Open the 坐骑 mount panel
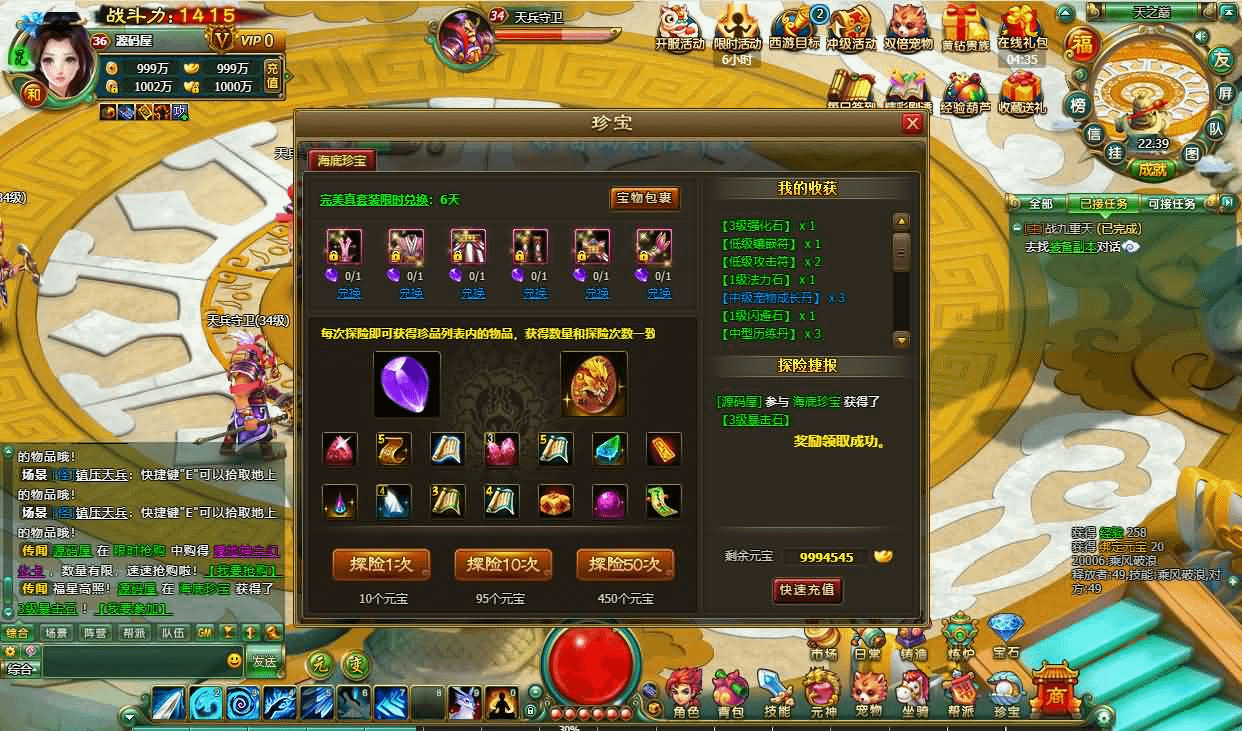1242x731 pixels. (x=914, y=694)
